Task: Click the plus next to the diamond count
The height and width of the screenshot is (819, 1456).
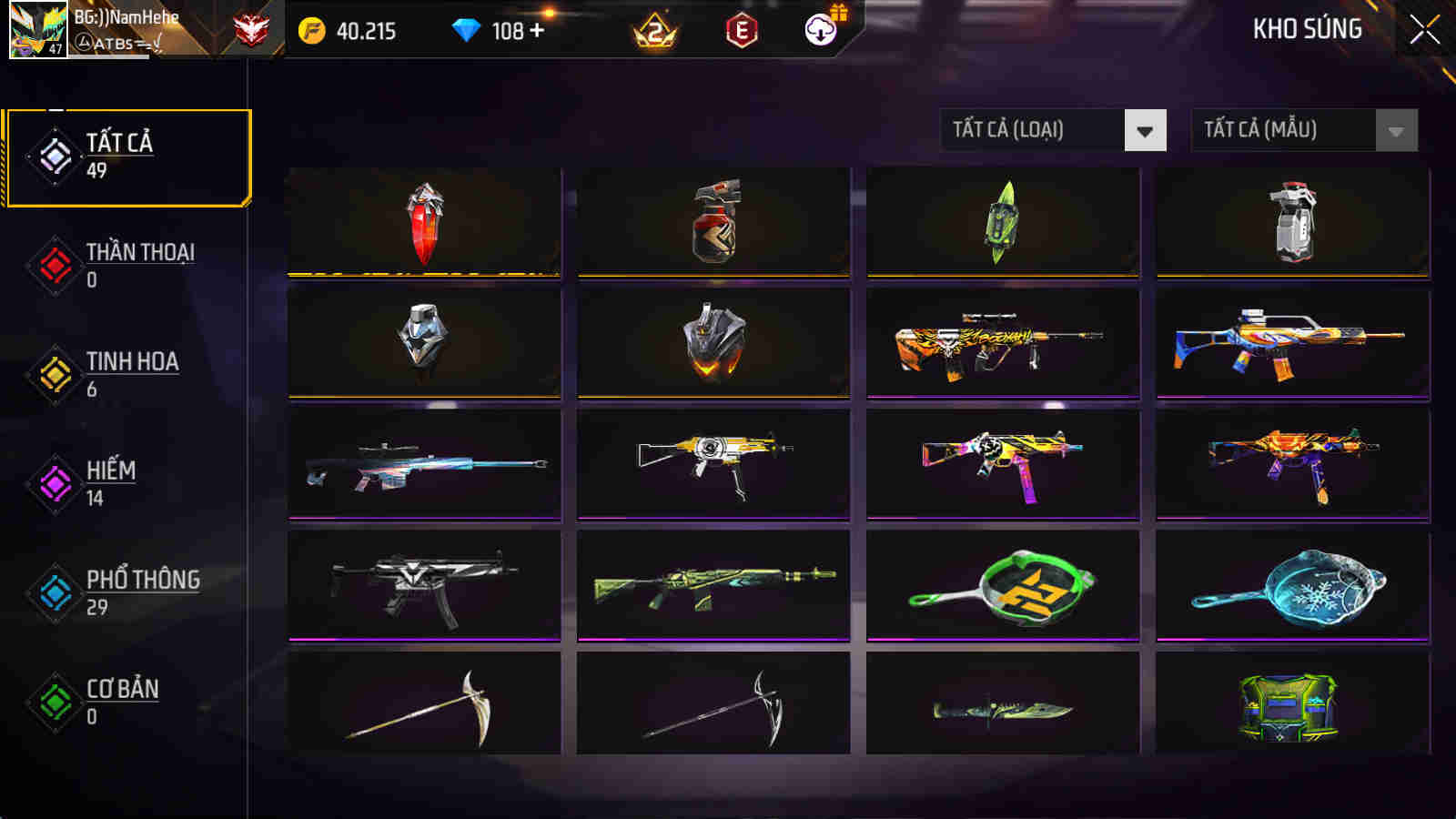Action: (537, 30)
